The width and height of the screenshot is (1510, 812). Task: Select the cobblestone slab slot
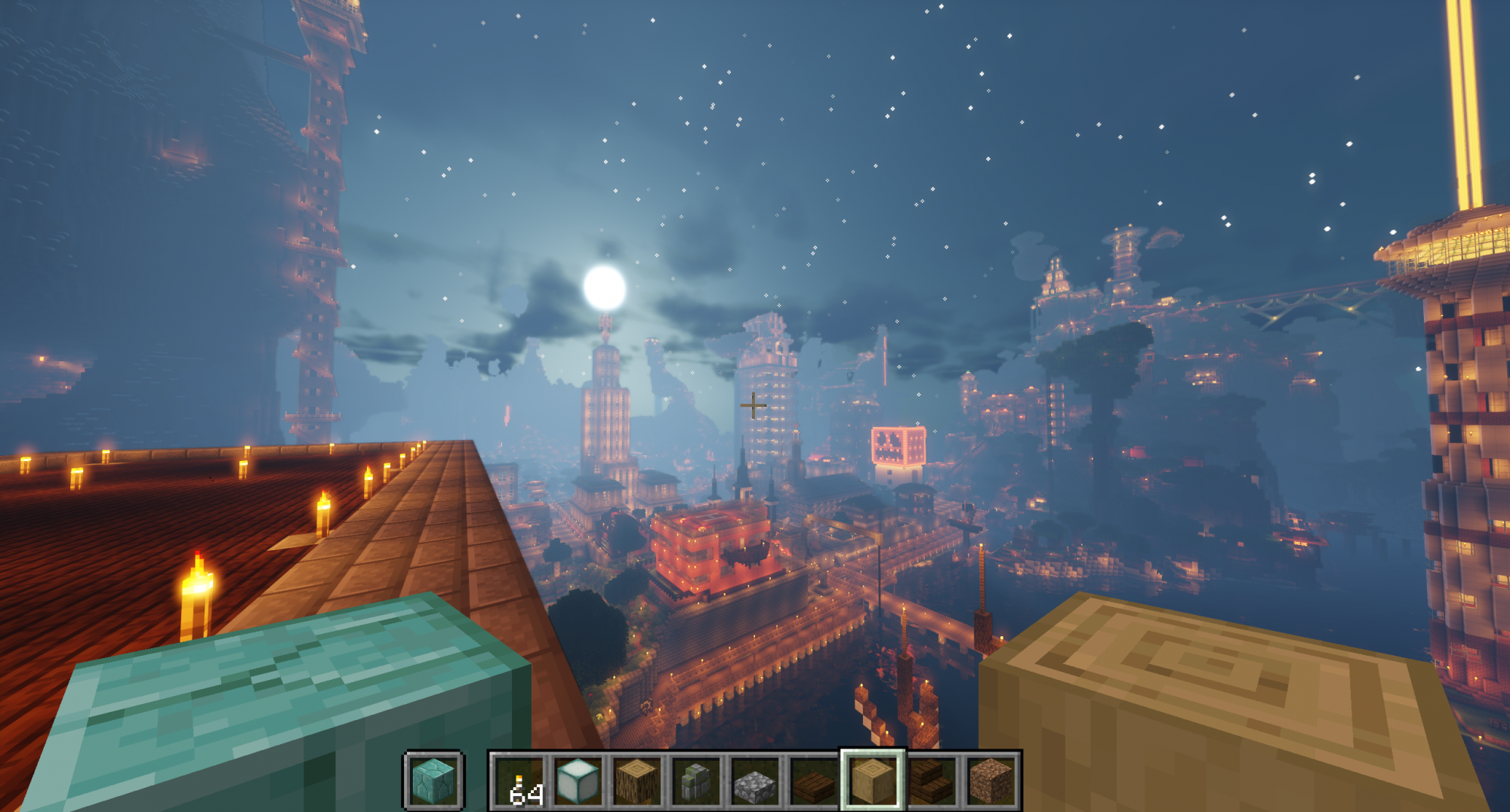pyautogui.click(x=754, y=781)
